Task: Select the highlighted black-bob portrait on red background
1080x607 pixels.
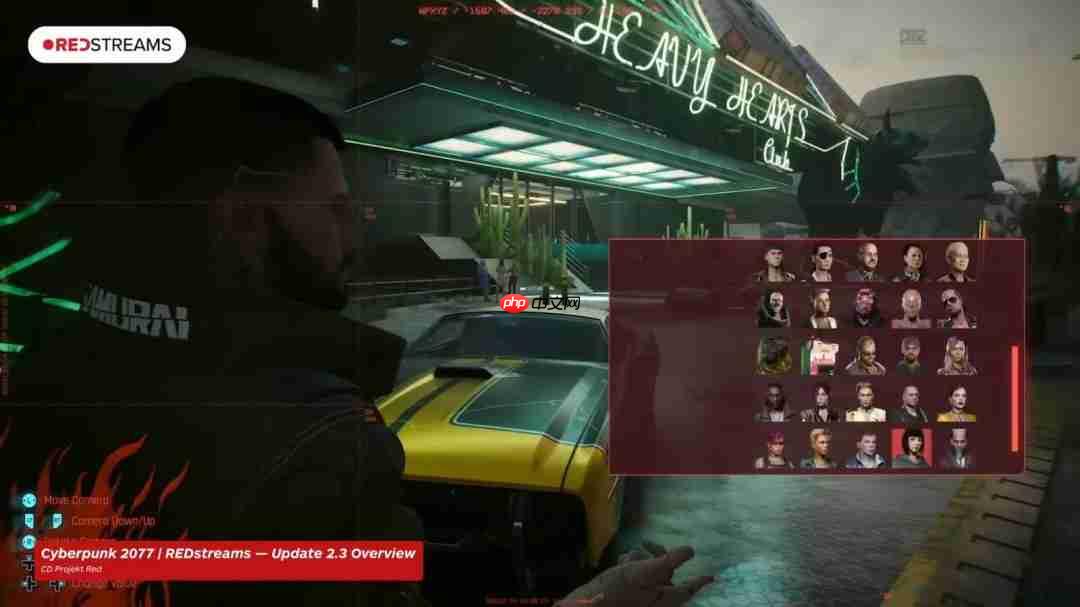Action: coord(911,448)
